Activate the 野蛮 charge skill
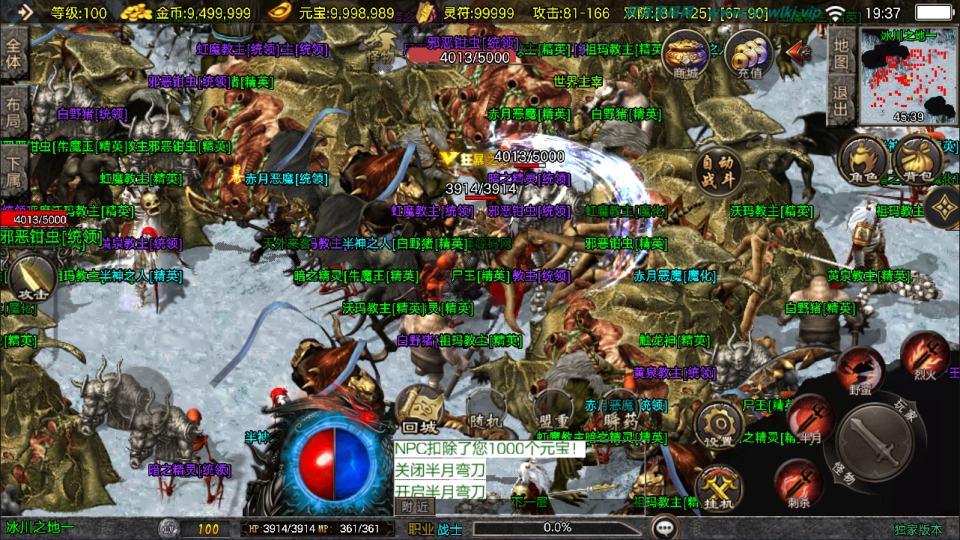 [x=859, y=373]
